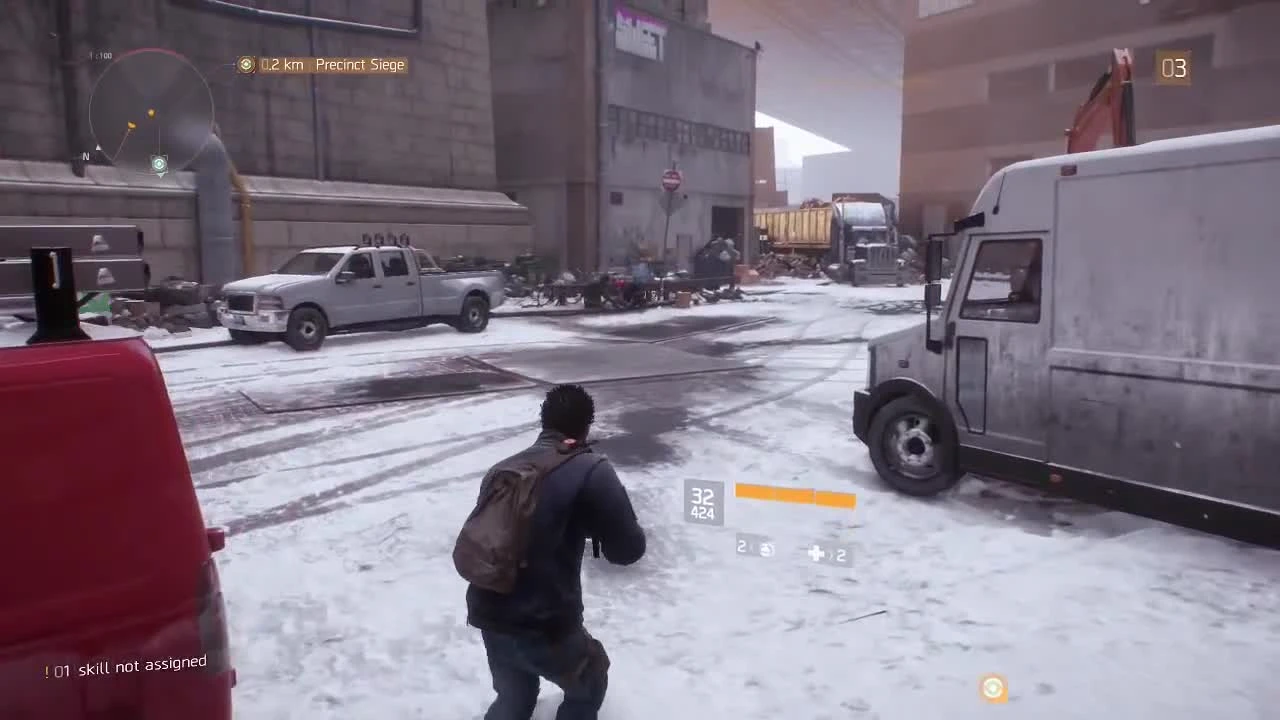Click the orange objective dot on the minimap
This screenshot has height=720, width=1280.
(150, 113)
